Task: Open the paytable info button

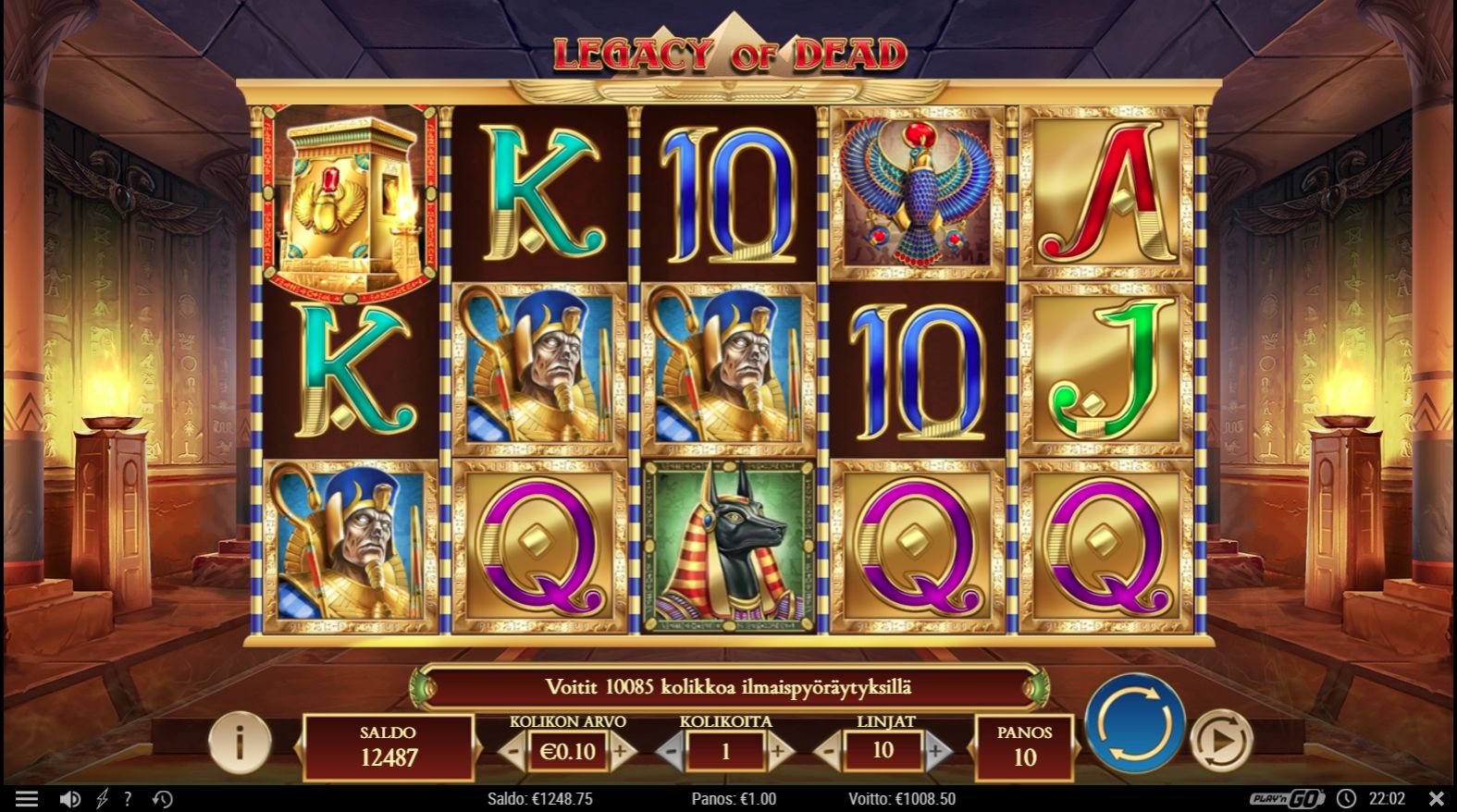Action: (x=240, y=742)
